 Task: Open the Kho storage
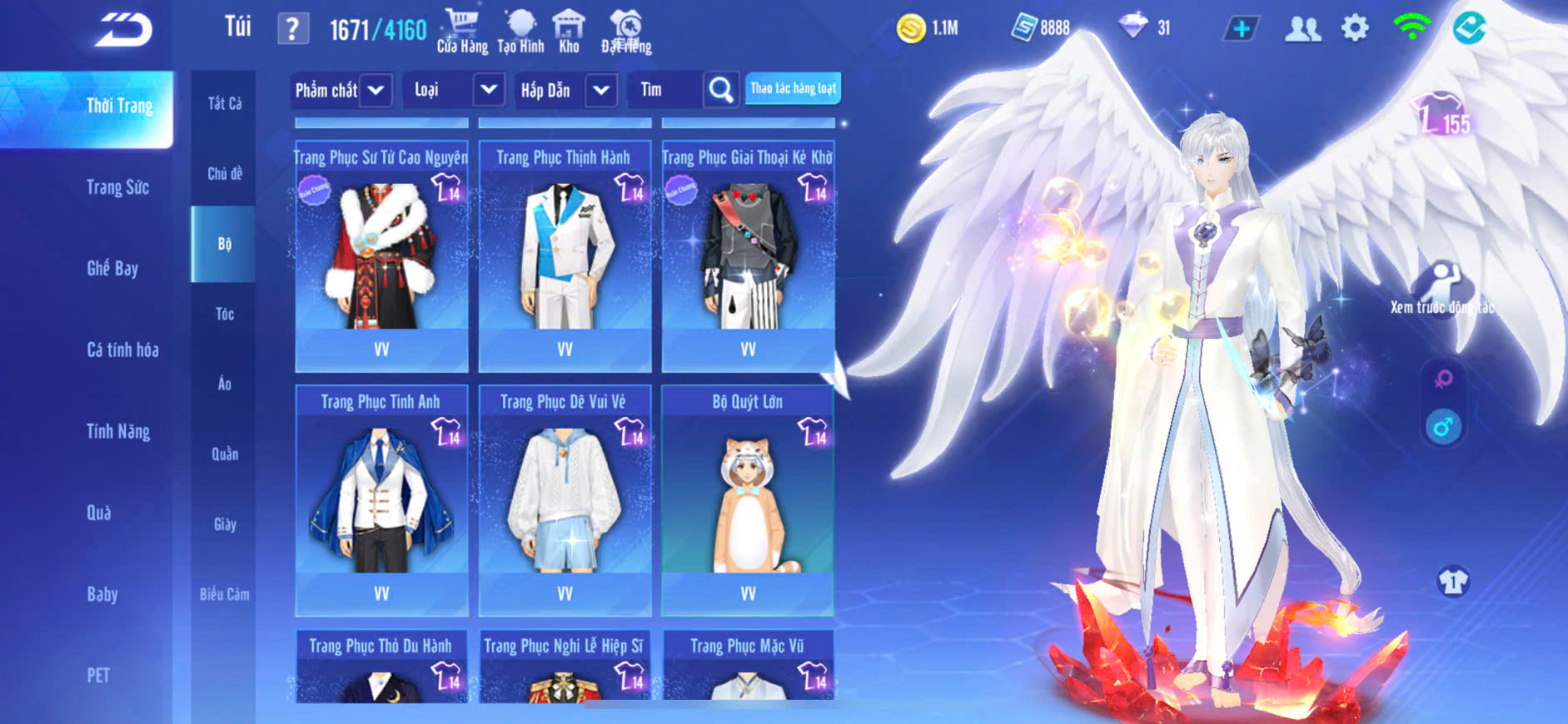coord(569,31)
